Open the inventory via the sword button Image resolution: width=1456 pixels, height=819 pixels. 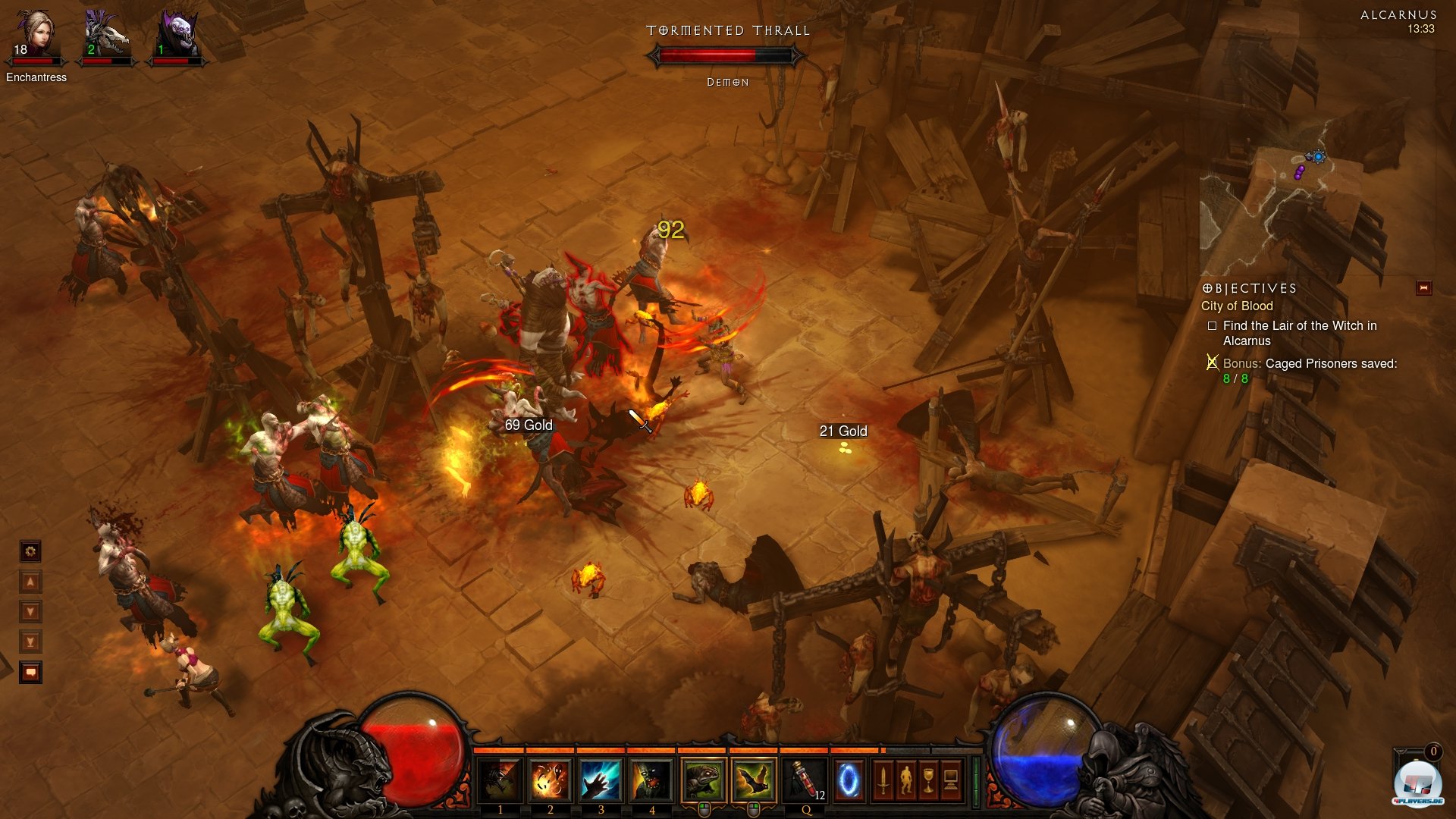[883, 780]
